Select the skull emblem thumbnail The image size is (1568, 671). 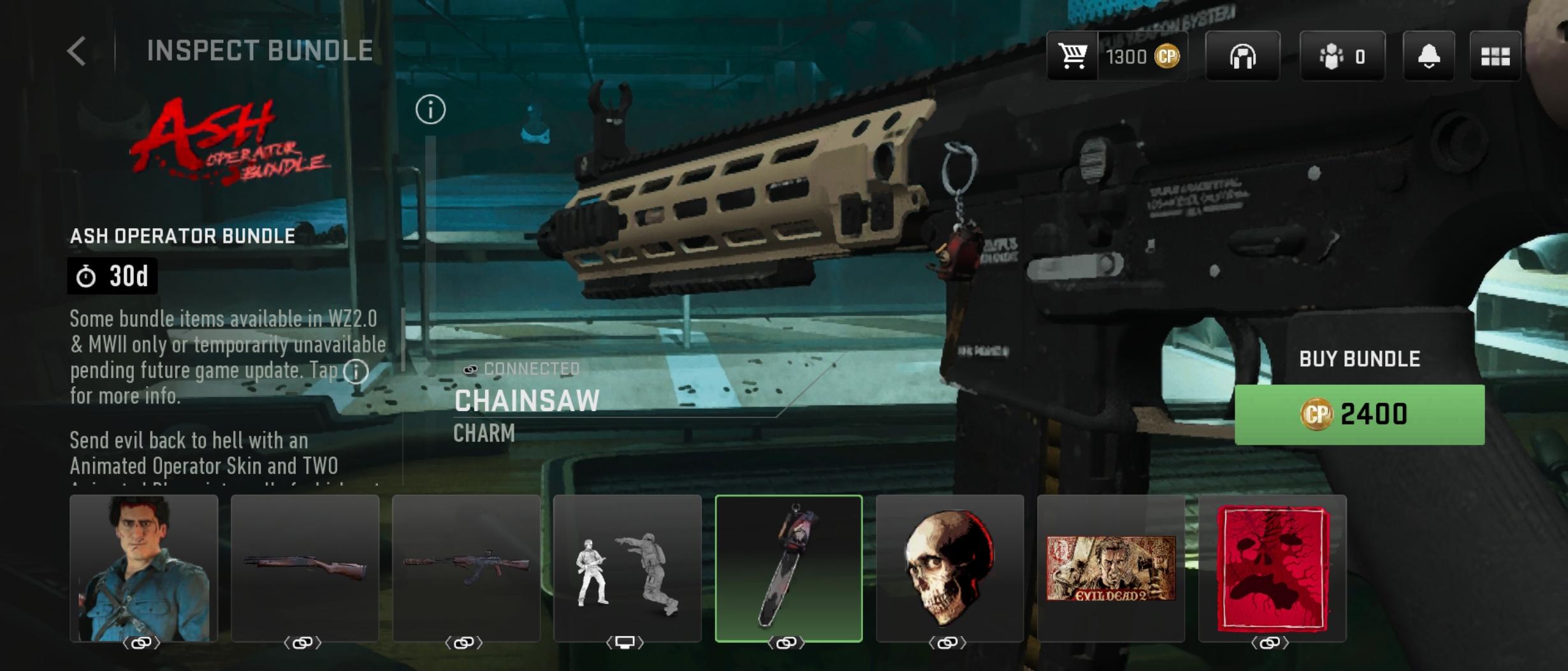tap(950, 568)
